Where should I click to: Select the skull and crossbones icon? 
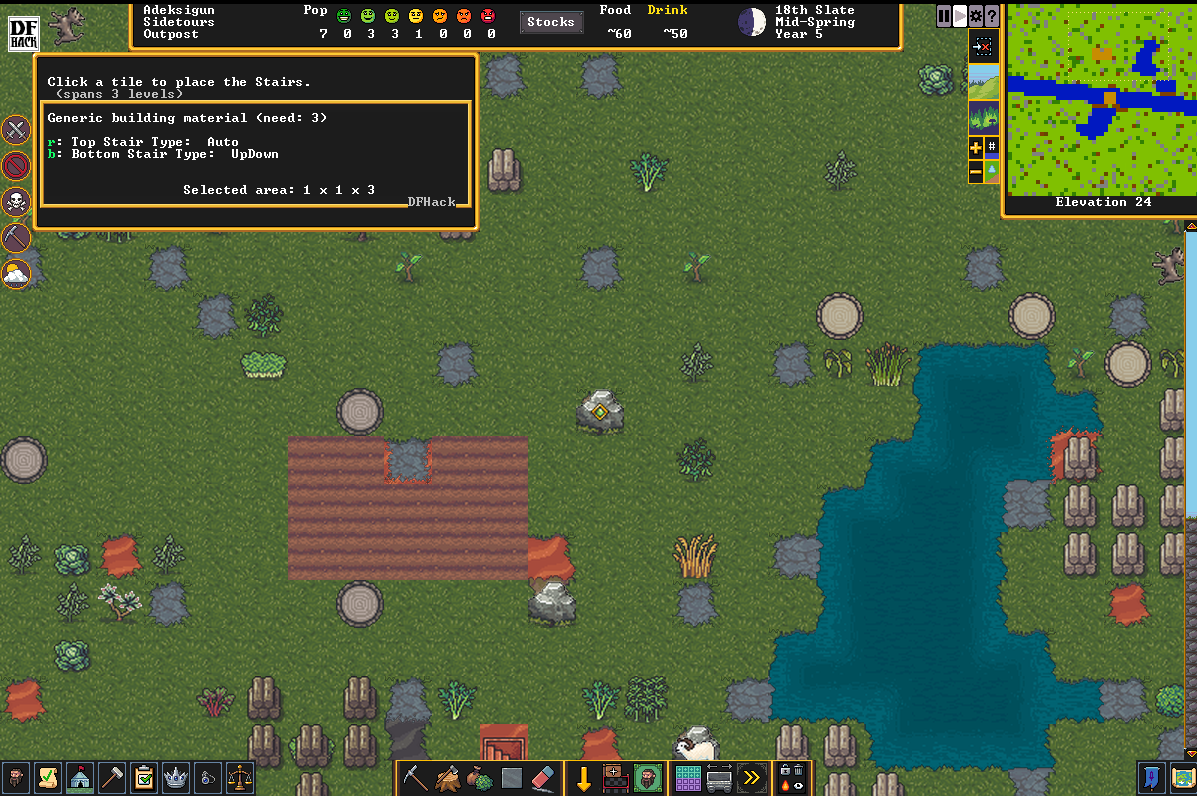point(16,202)
